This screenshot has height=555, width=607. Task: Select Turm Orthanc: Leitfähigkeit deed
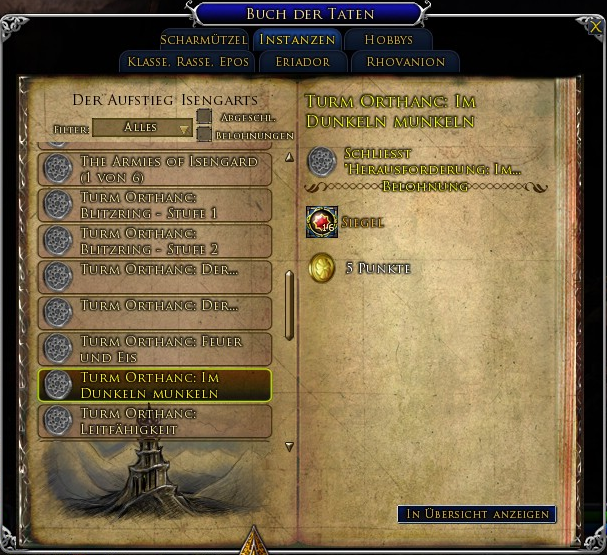pyautogui.click(x=155, y=421)
